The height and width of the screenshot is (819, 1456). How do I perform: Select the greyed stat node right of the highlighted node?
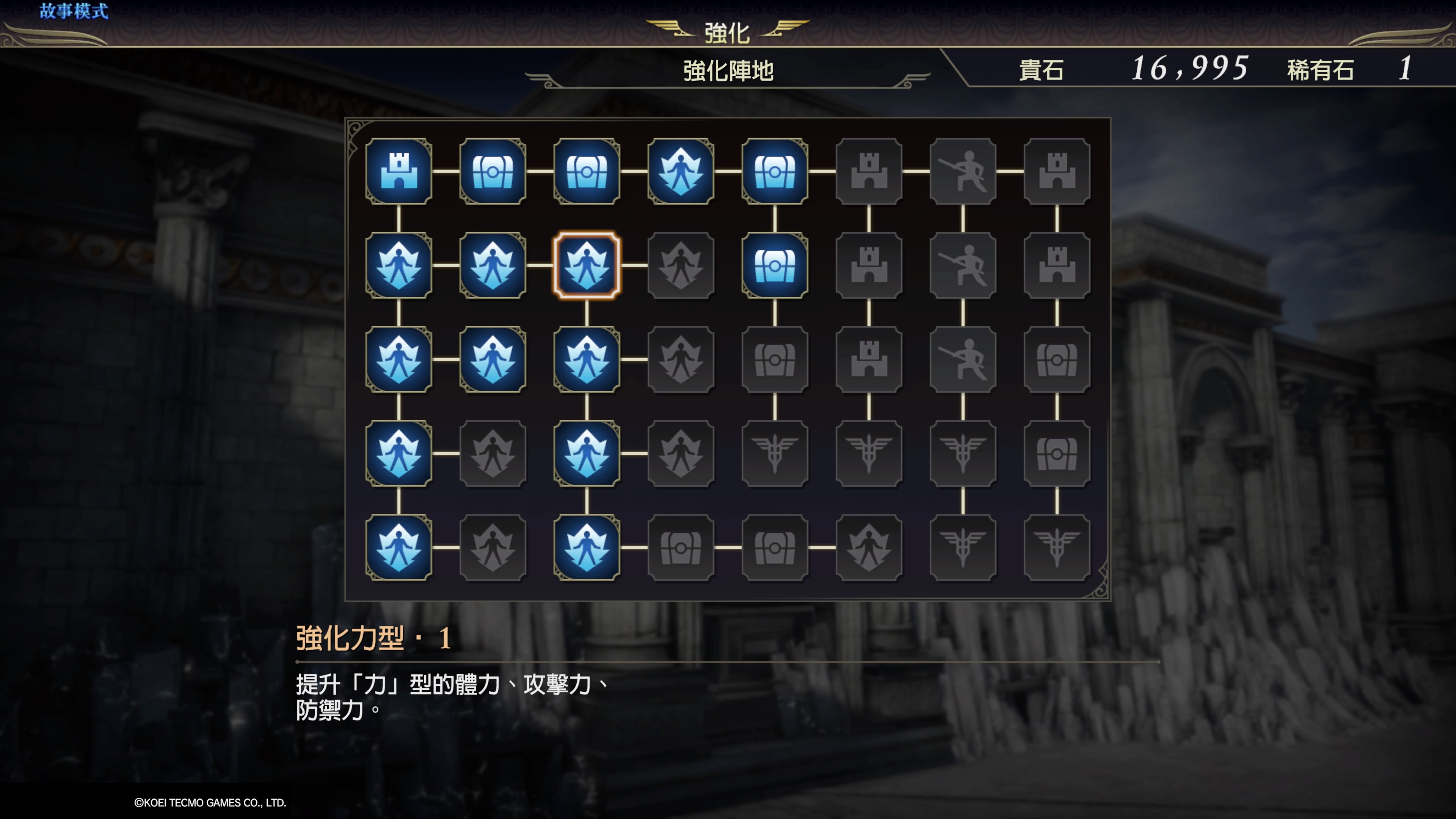pos(681,266)
